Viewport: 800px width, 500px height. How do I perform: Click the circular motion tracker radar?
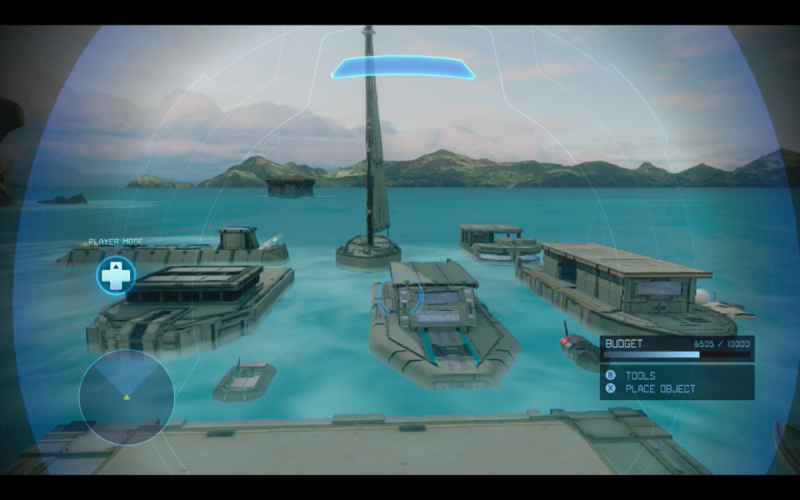[126, 397]
